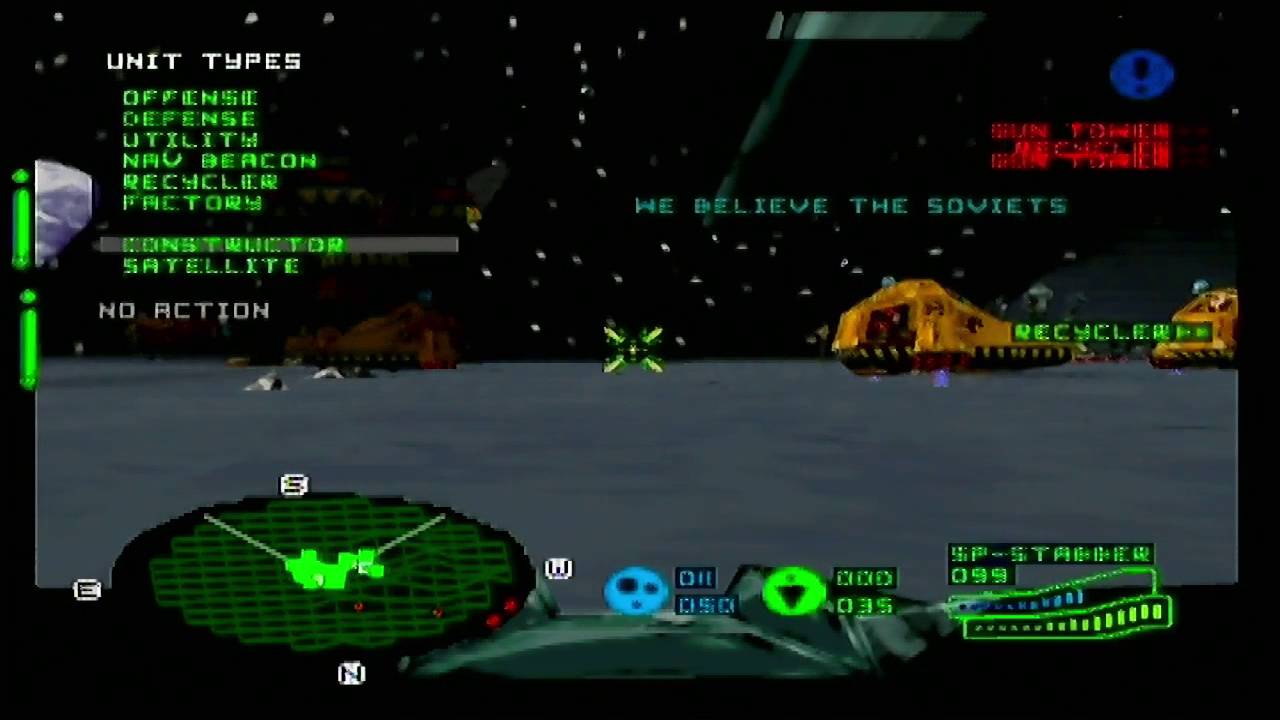Click the N marker below the radar
The height and width of the screenshot is (720, 1280).
[351, 674]
